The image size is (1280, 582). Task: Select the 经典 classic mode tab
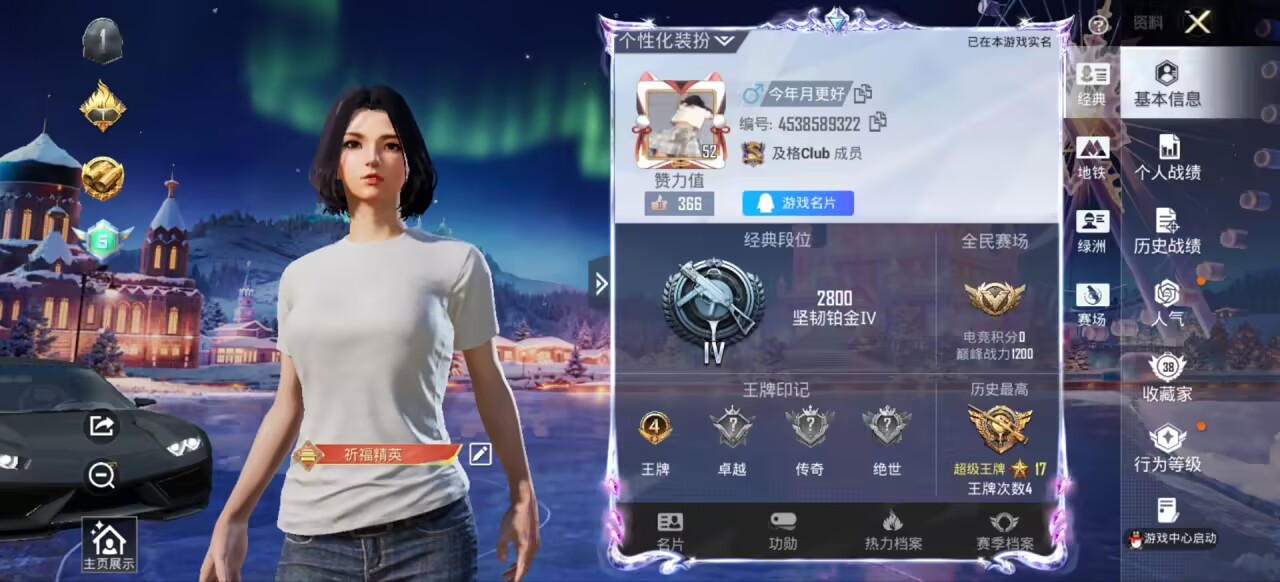point(1092,84)
